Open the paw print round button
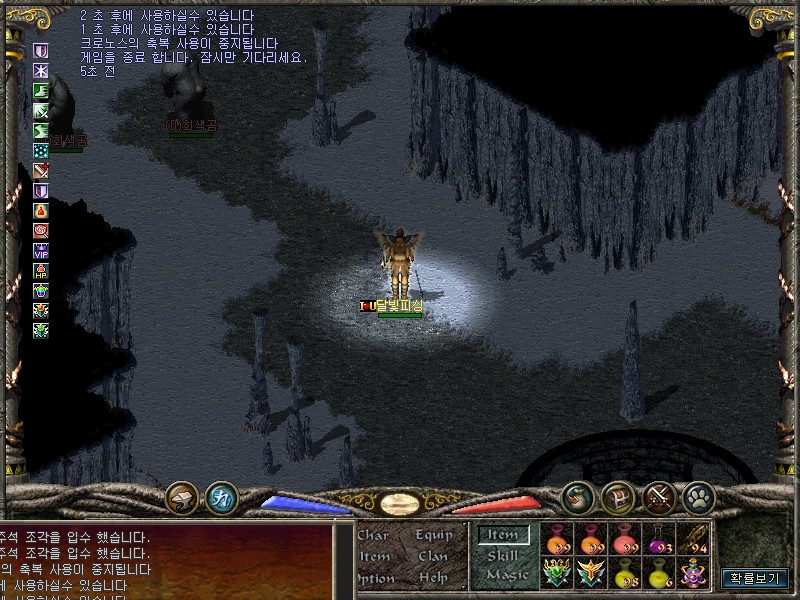Screen dimensions: 800x600 (697, 497)
